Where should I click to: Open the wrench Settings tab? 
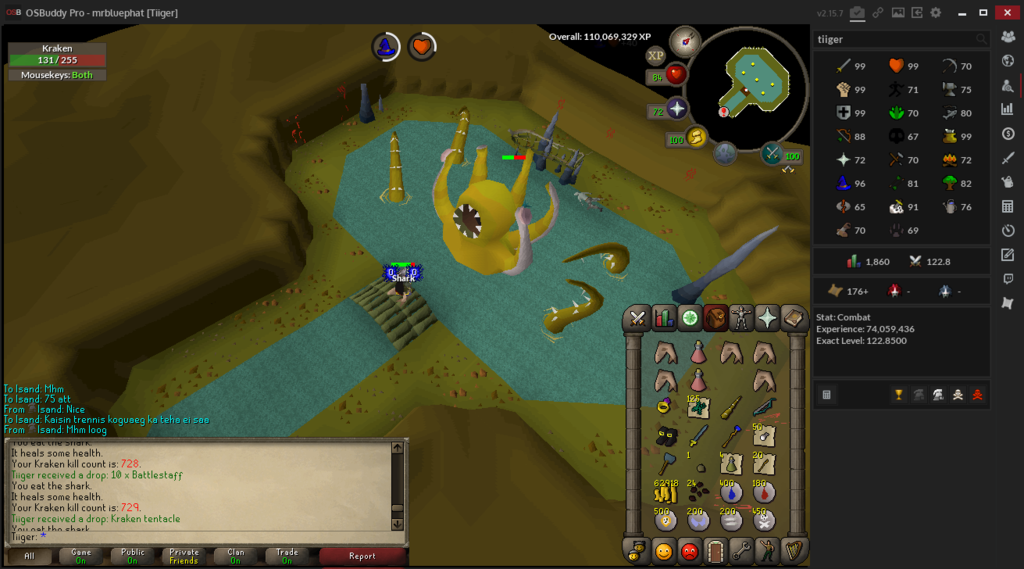click(x=741, y=550)
